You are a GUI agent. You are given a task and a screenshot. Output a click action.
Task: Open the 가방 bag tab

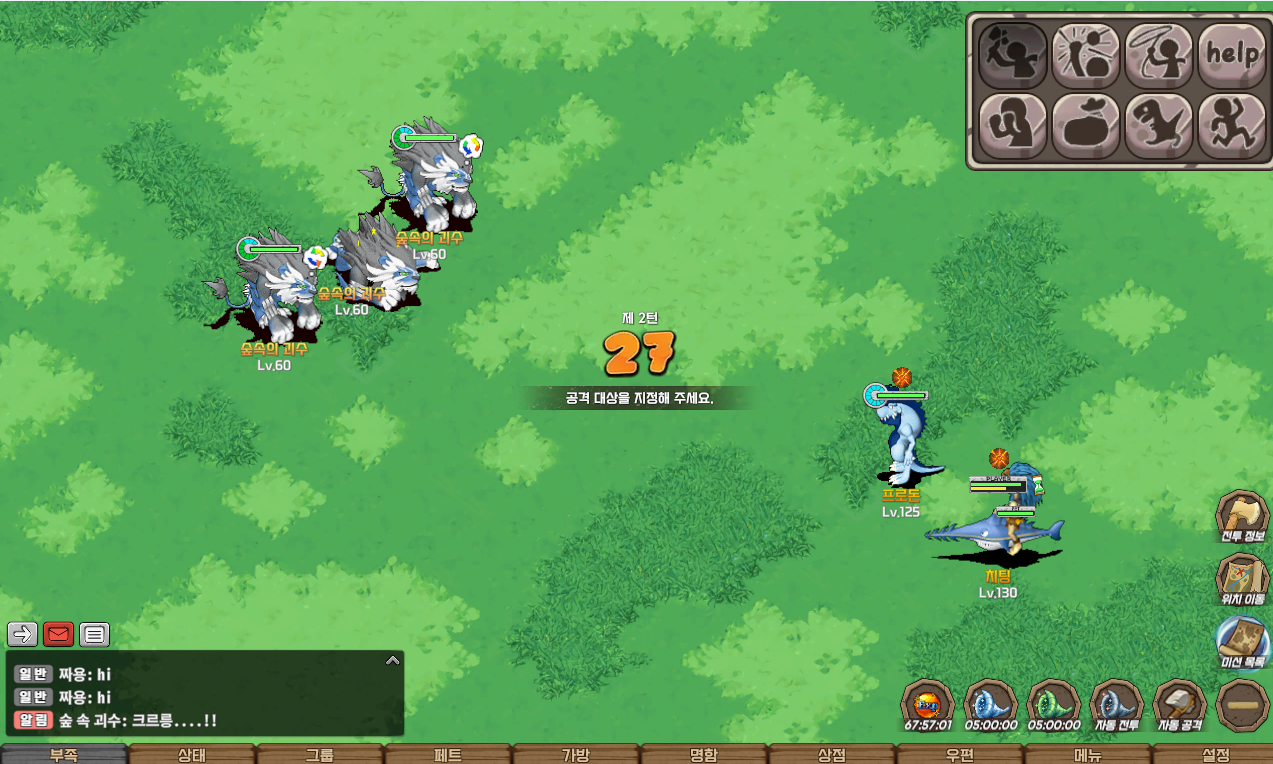click(x=575, y=755)
